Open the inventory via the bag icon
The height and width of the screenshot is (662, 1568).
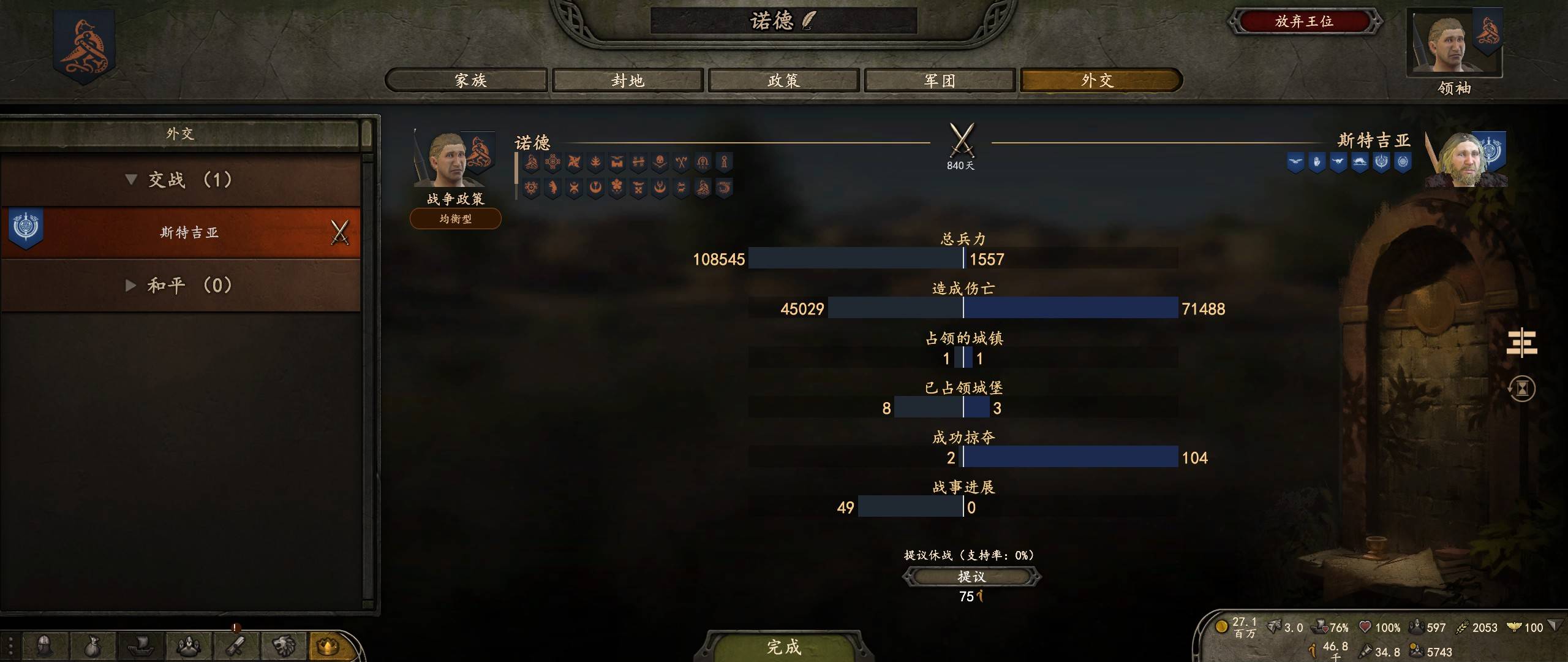[92, 647]
